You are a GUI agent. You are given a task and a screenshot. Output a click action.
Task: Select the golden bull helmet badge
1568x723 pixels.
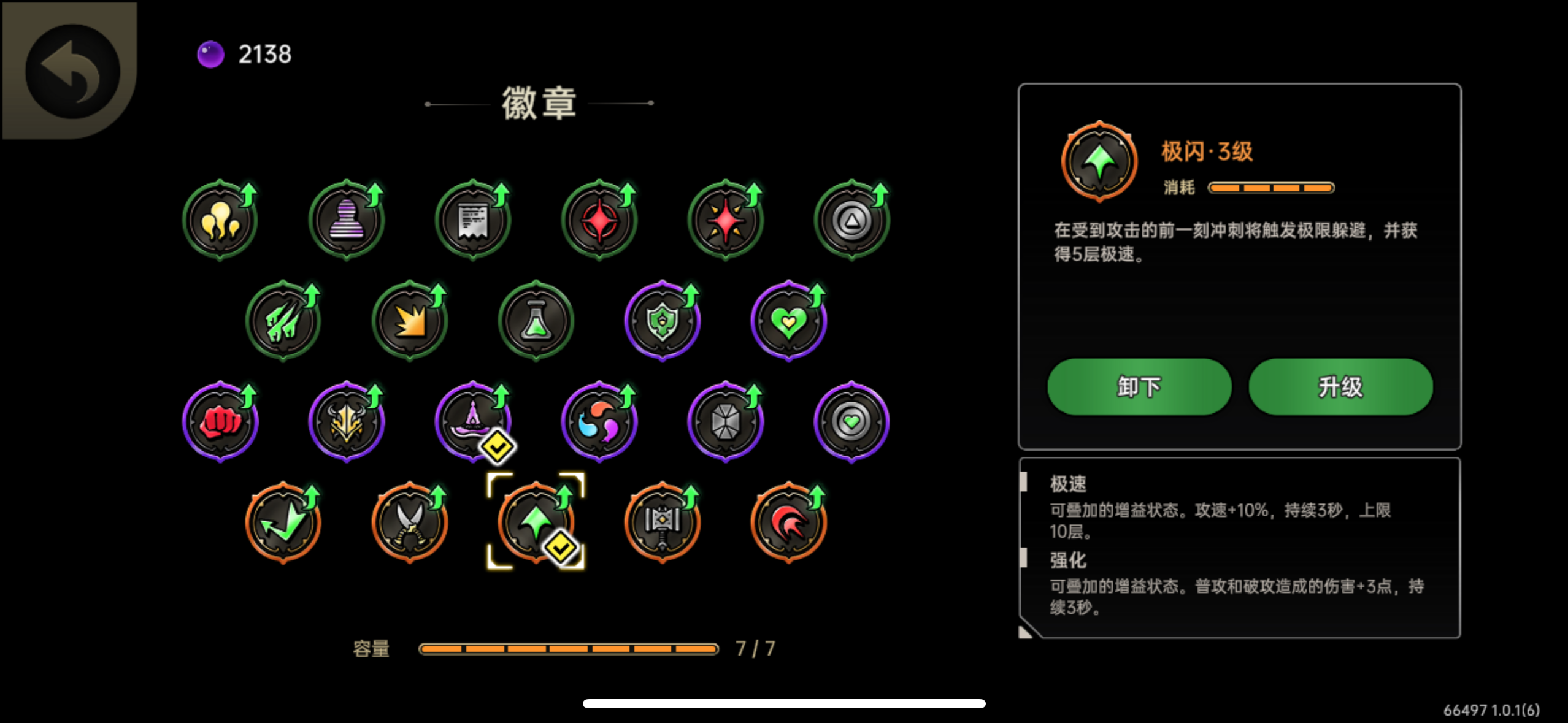click(x=347, y=421)
